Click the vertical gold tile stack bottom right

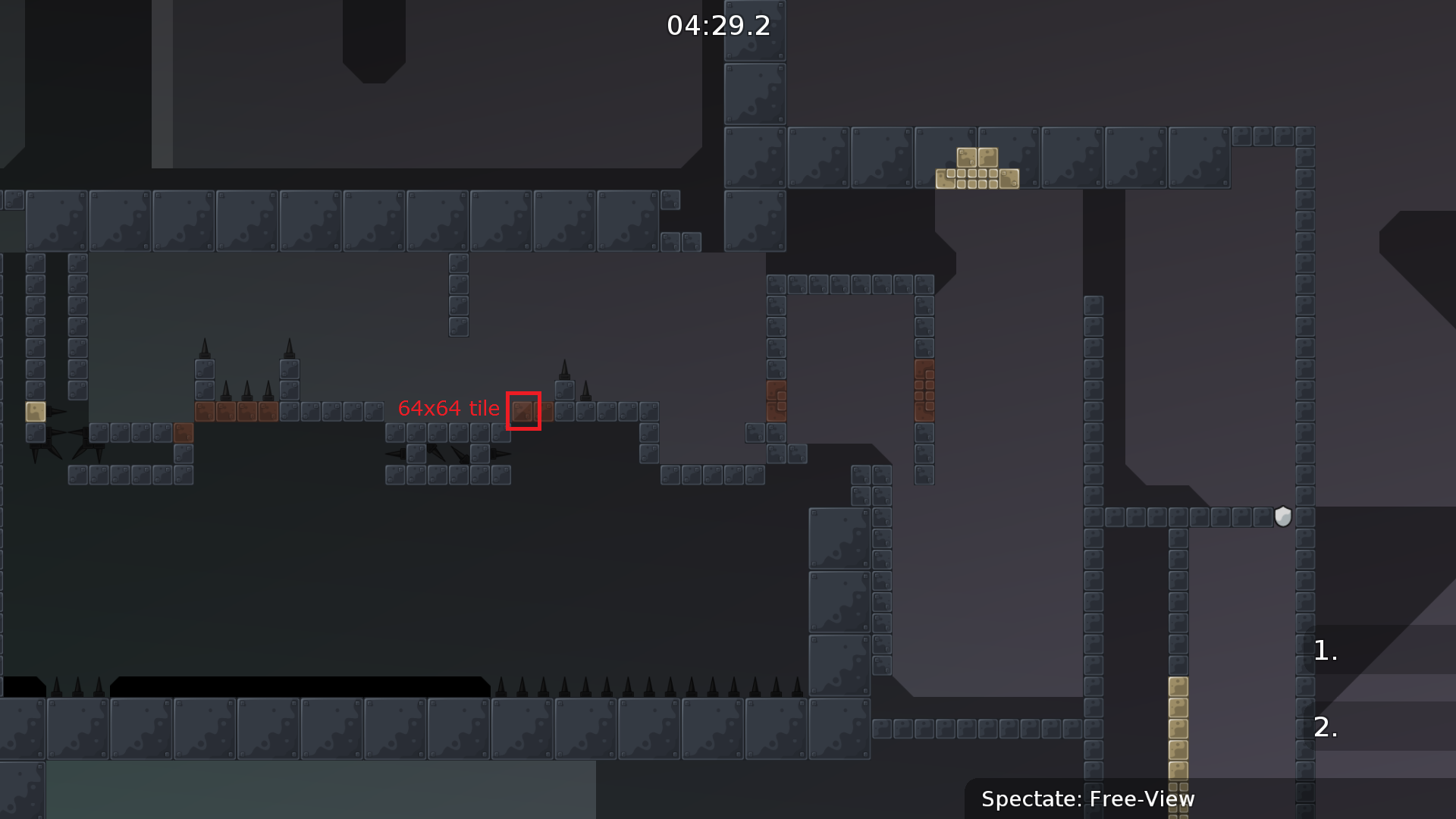click(1178, 728)
